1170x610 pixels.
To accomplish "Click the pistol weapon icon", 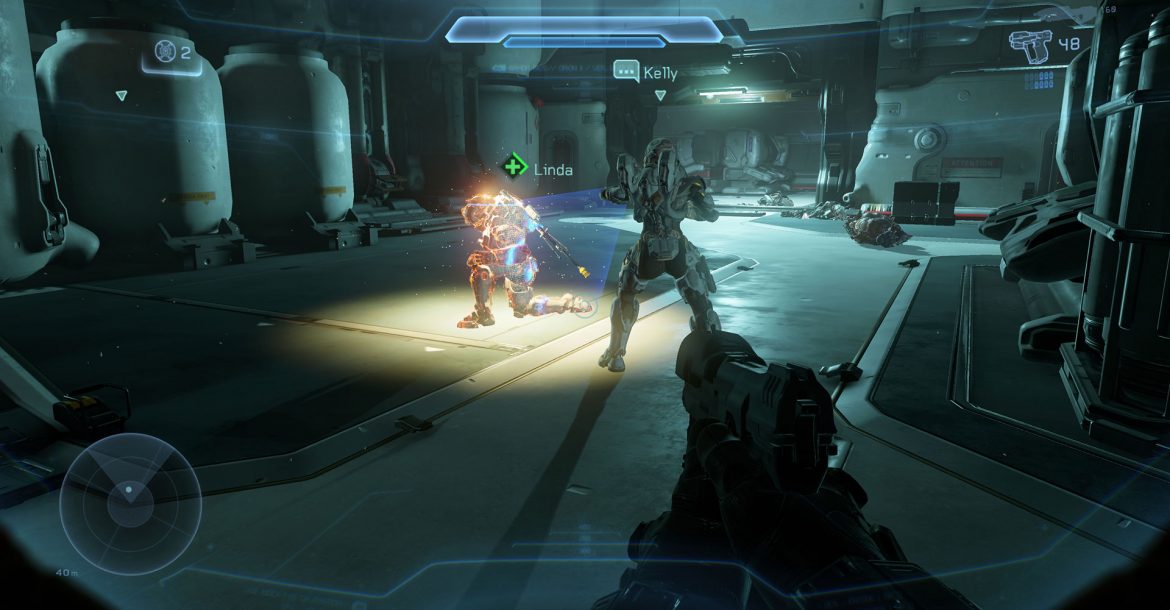I will click(1031, 45).
